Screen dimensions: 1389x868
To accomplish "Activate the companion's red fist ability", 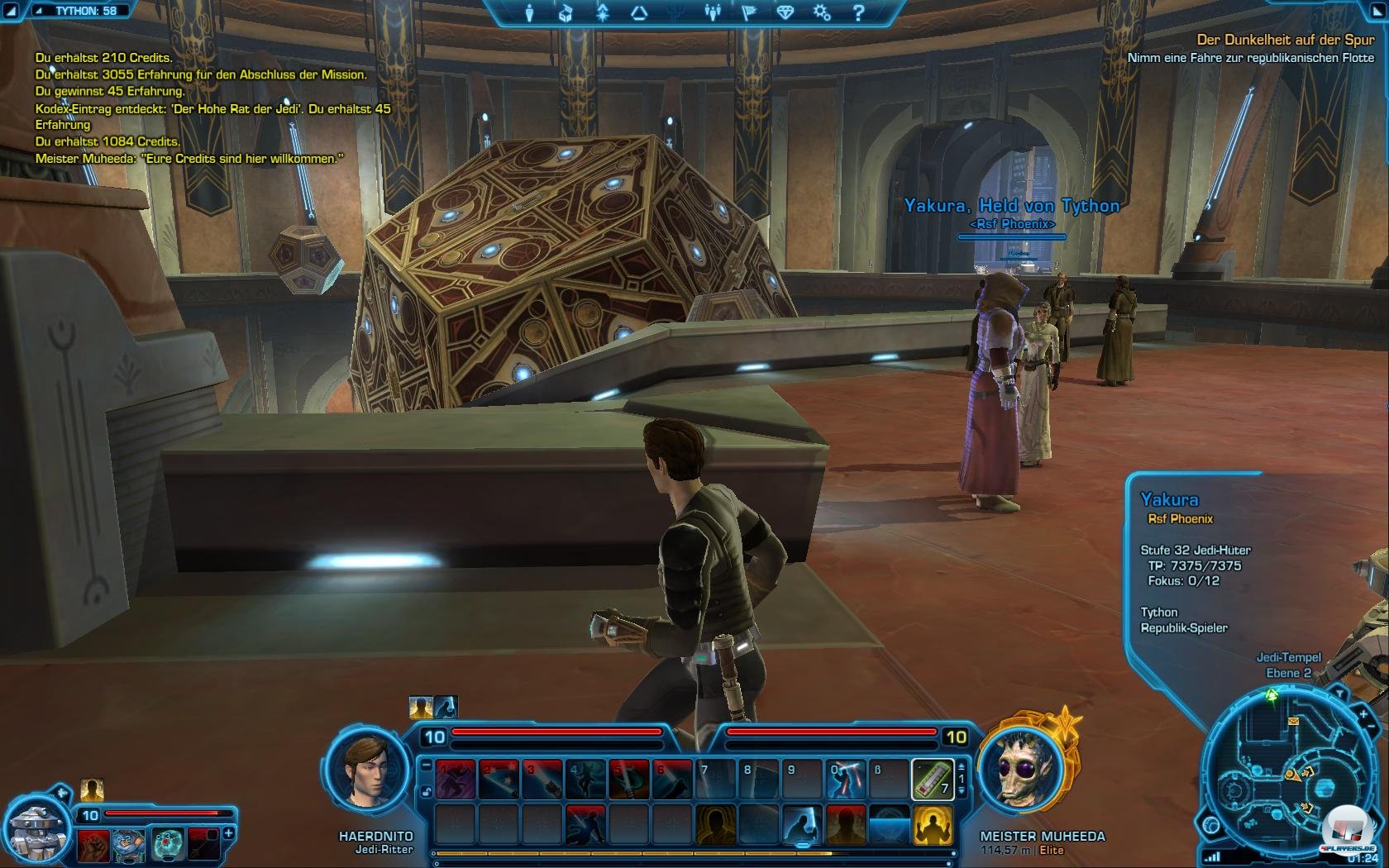I will click(93, 845).
